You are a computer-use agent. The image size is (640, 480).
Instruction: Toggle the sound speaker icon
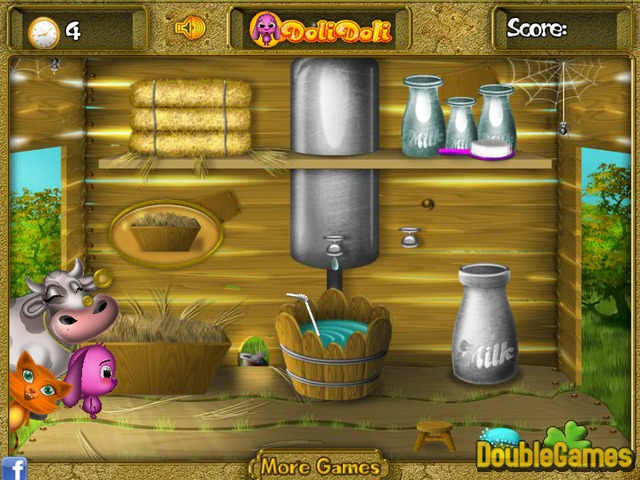point(189,27)
